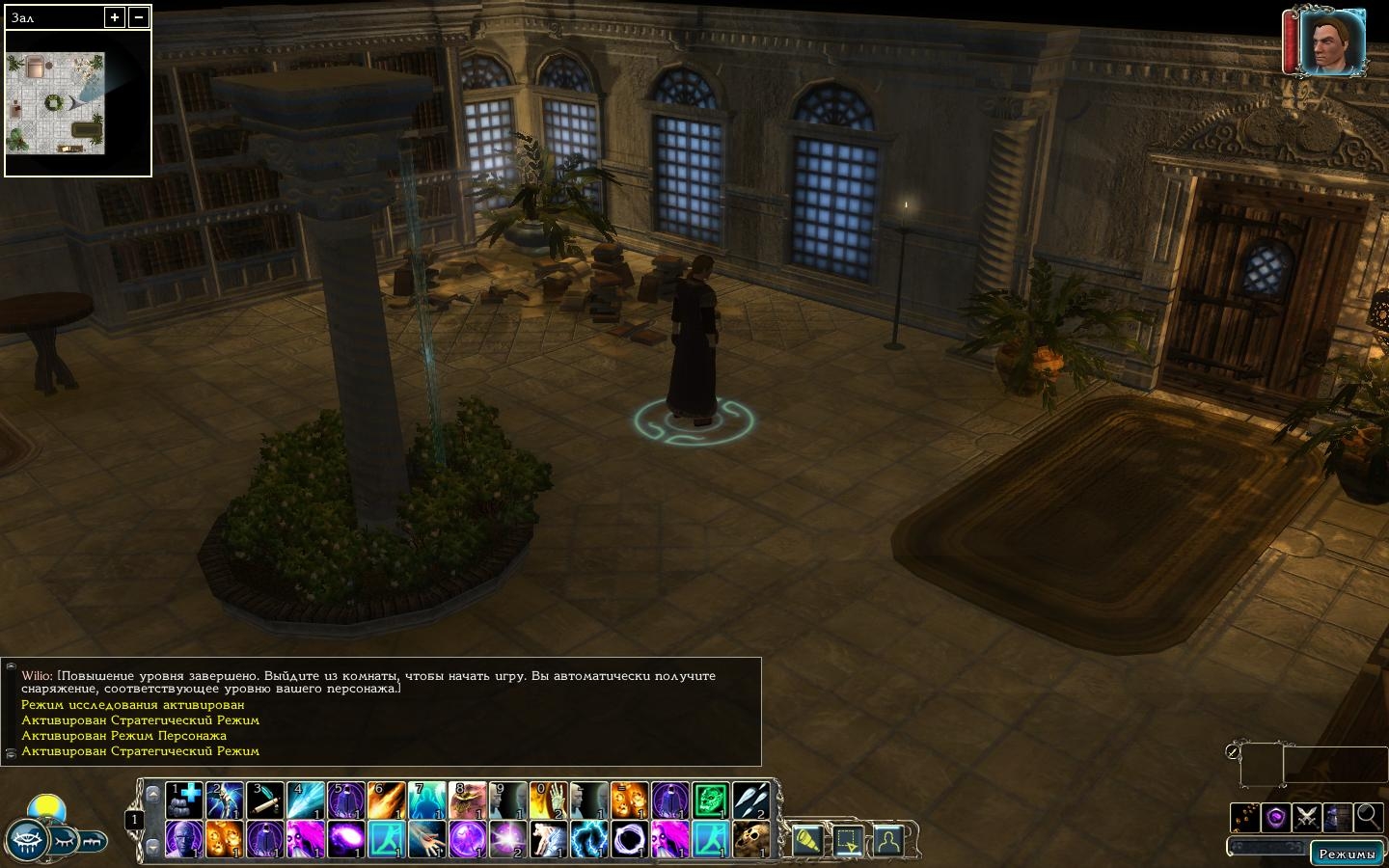Image resolution: width=1389 pixels, height=868 pixels.
Task: Use hotbar slot 1 with blue cross
Action: coord(184,800)
